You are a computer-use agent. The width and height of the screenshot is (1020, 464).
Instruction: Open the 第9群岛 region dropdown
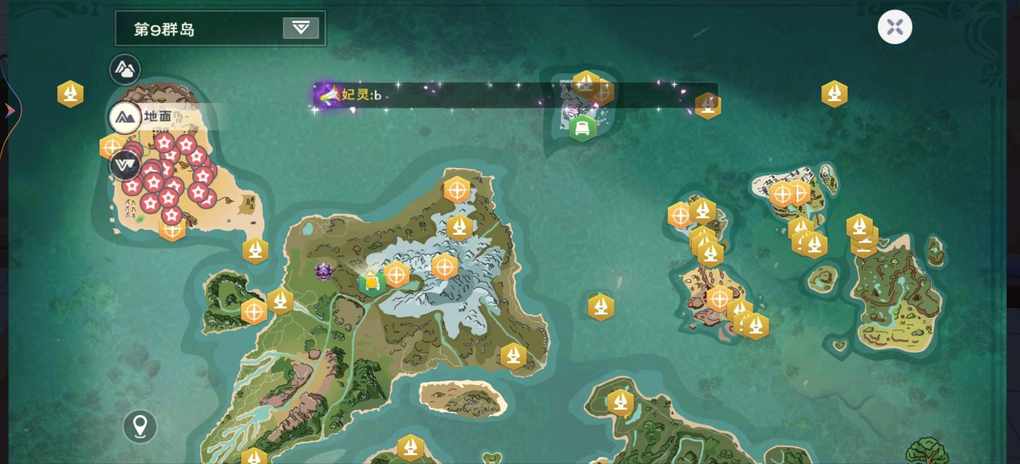point(300,28)
